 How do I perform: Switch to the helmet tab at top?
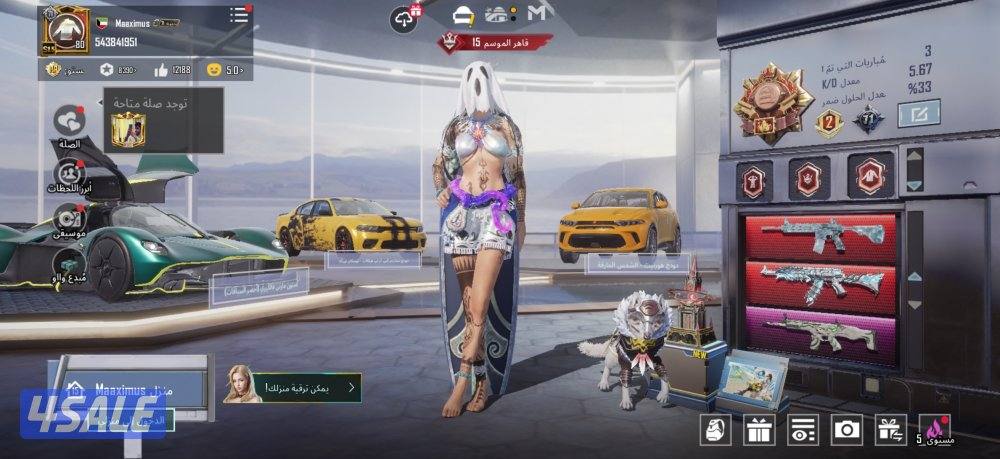(x=463, y=15)
